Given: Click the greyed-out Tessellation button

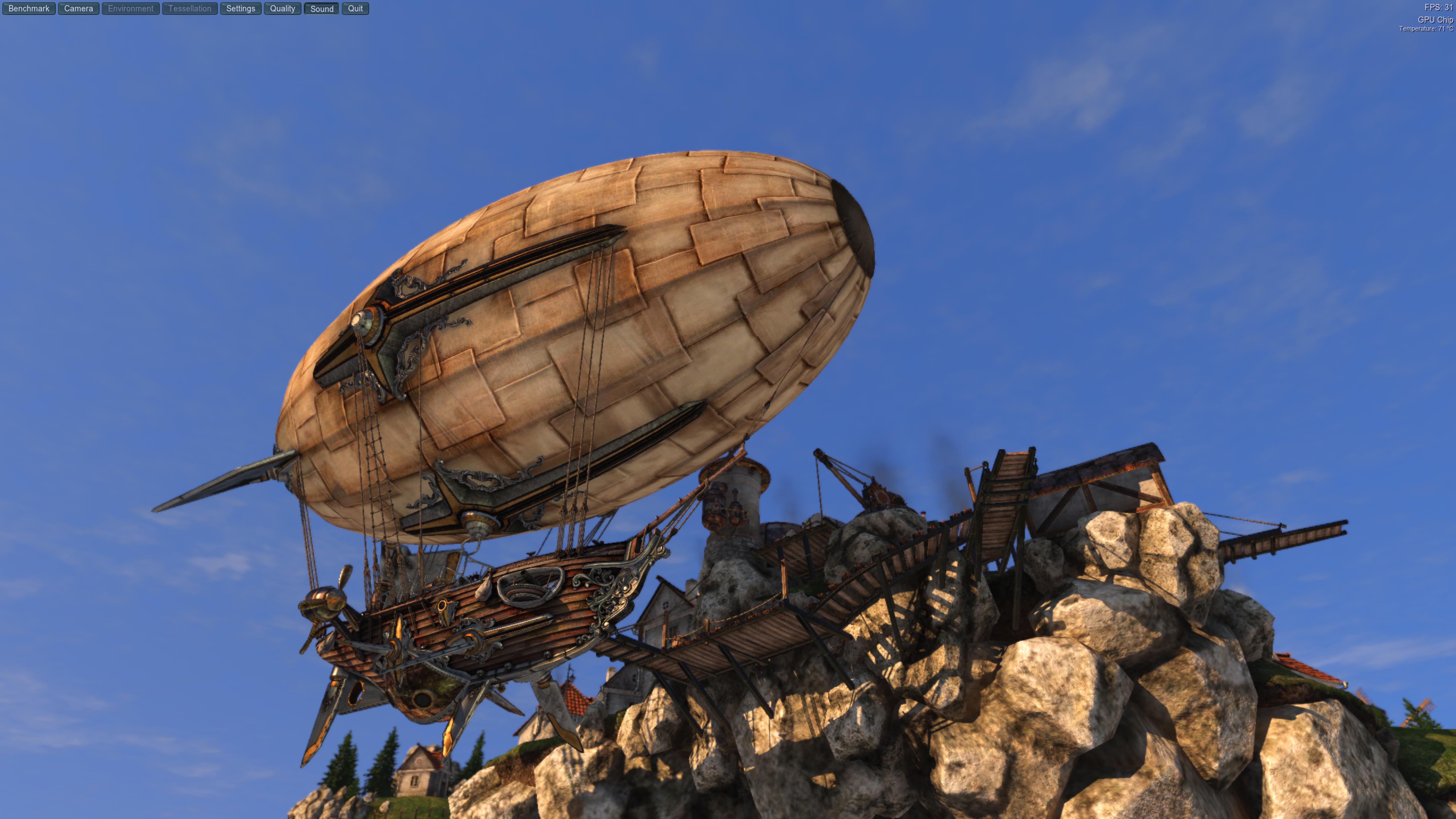Looking at the screenshot, I should coord(189,9).
